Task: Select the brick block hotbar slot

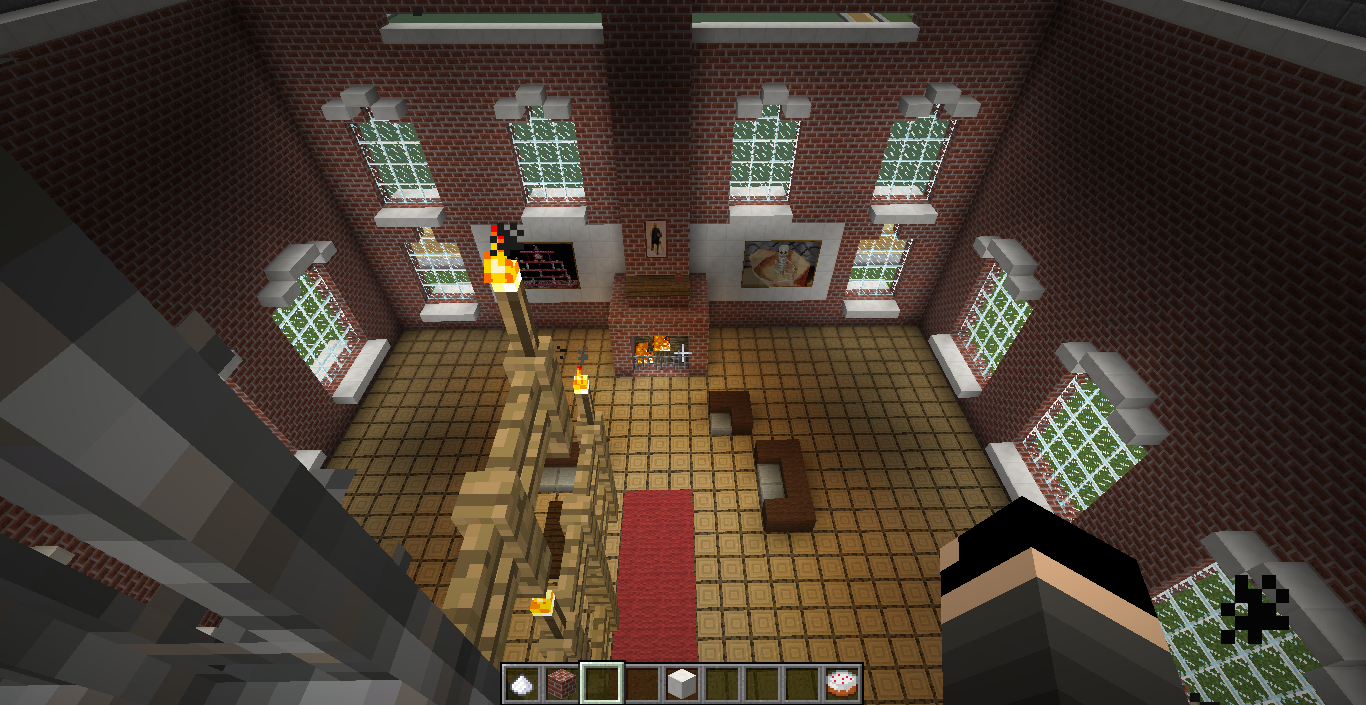Action: tap(561, 684)
